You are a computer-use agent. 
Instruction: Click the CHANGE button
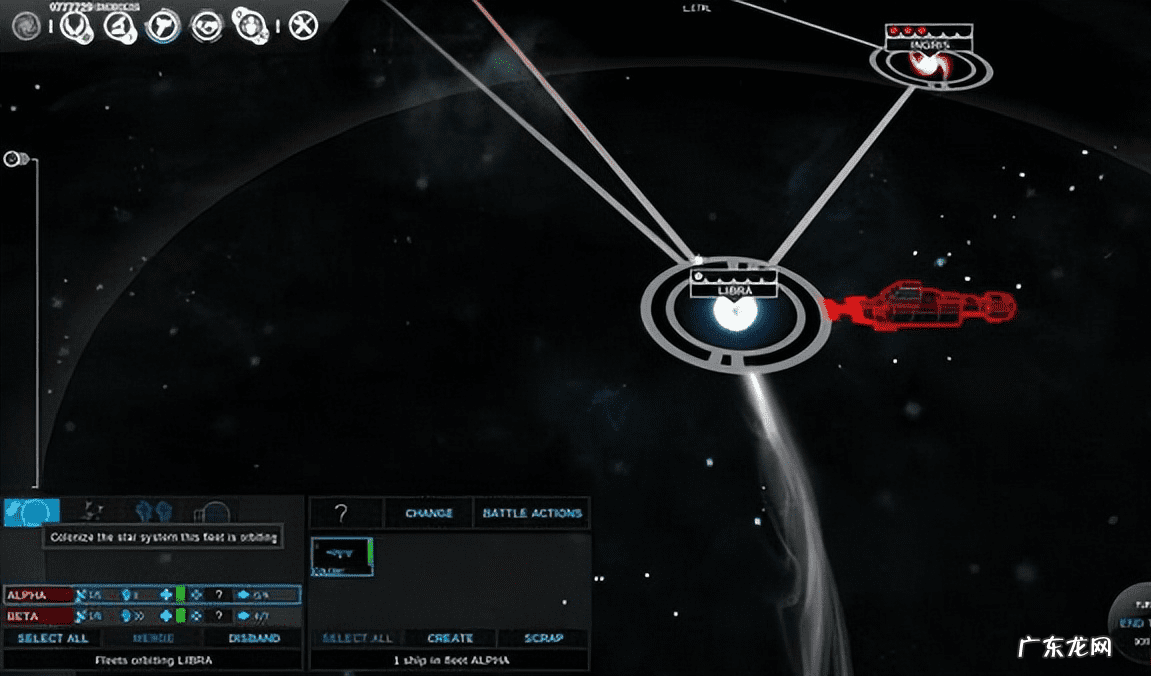(x=428, y=513)
